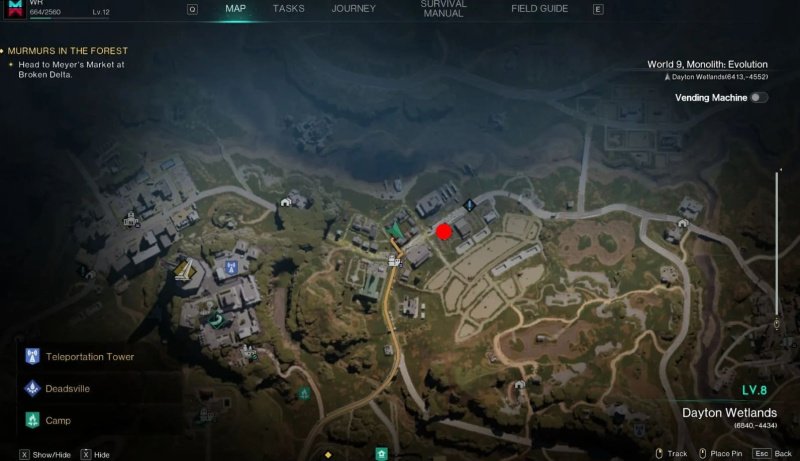This screenshot has width=800, height=461.
Task: Select Deadsville in the map legend
Action: pyautogui.click(x=71, y=389)
